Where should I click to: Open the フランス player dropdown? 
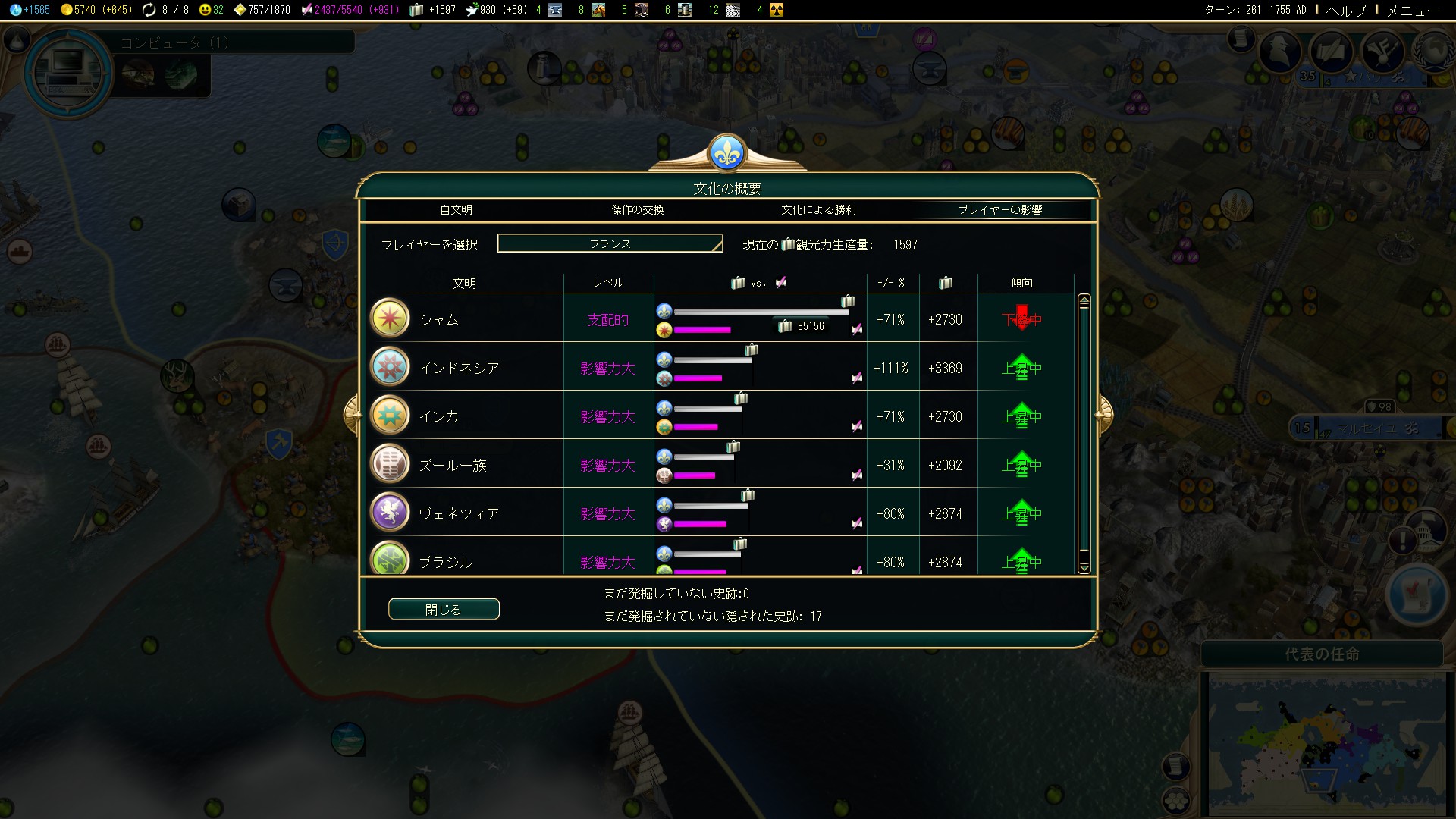click(610, 243)
